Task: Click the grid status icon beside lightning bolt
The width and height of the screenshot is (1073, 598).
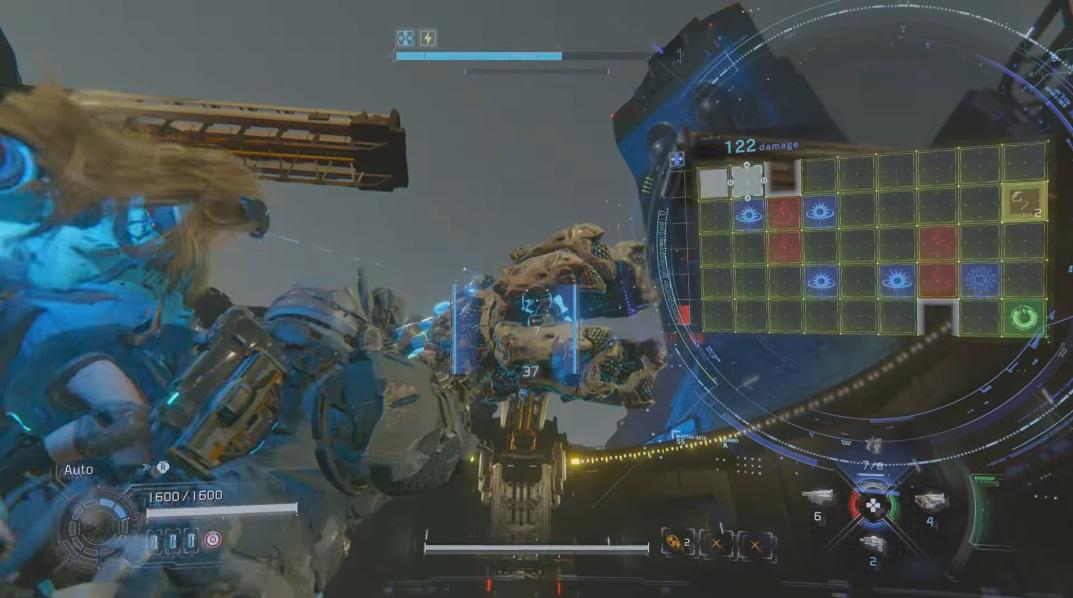Action: pos(405,38)
